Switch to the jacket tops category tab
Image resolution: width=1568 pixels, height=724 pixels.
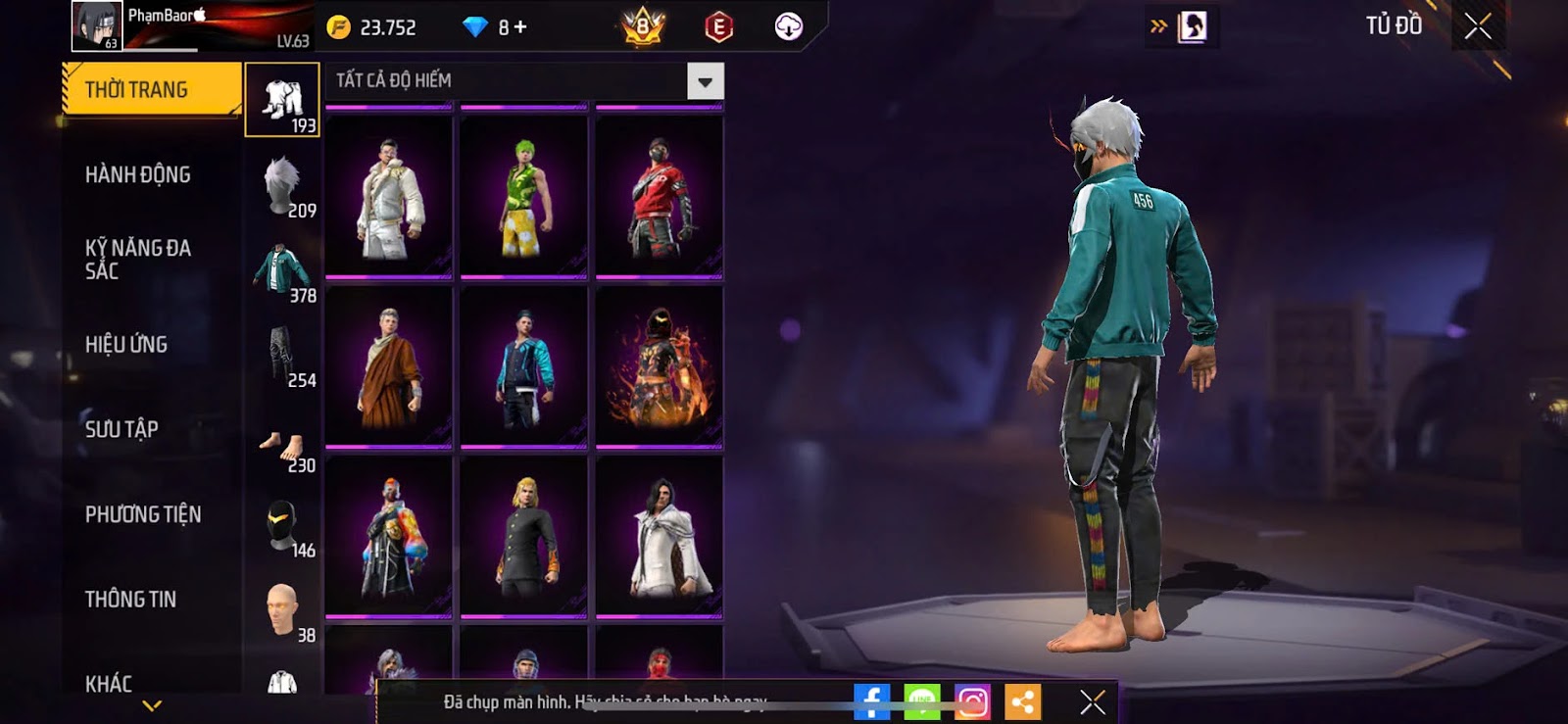[282, 271]
